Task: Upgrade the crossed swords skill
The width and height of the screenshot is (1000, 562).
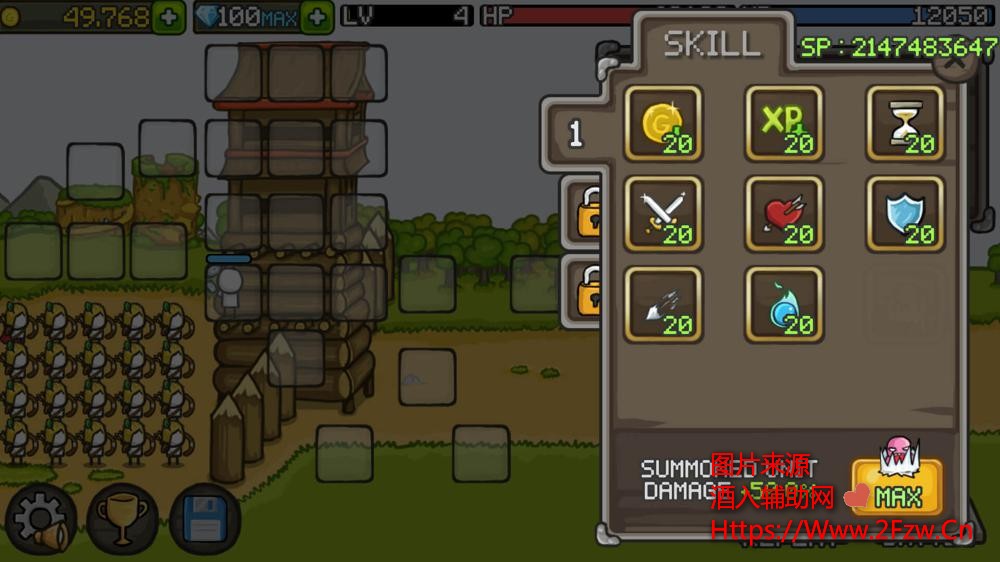Action: (x=663, y=214)
